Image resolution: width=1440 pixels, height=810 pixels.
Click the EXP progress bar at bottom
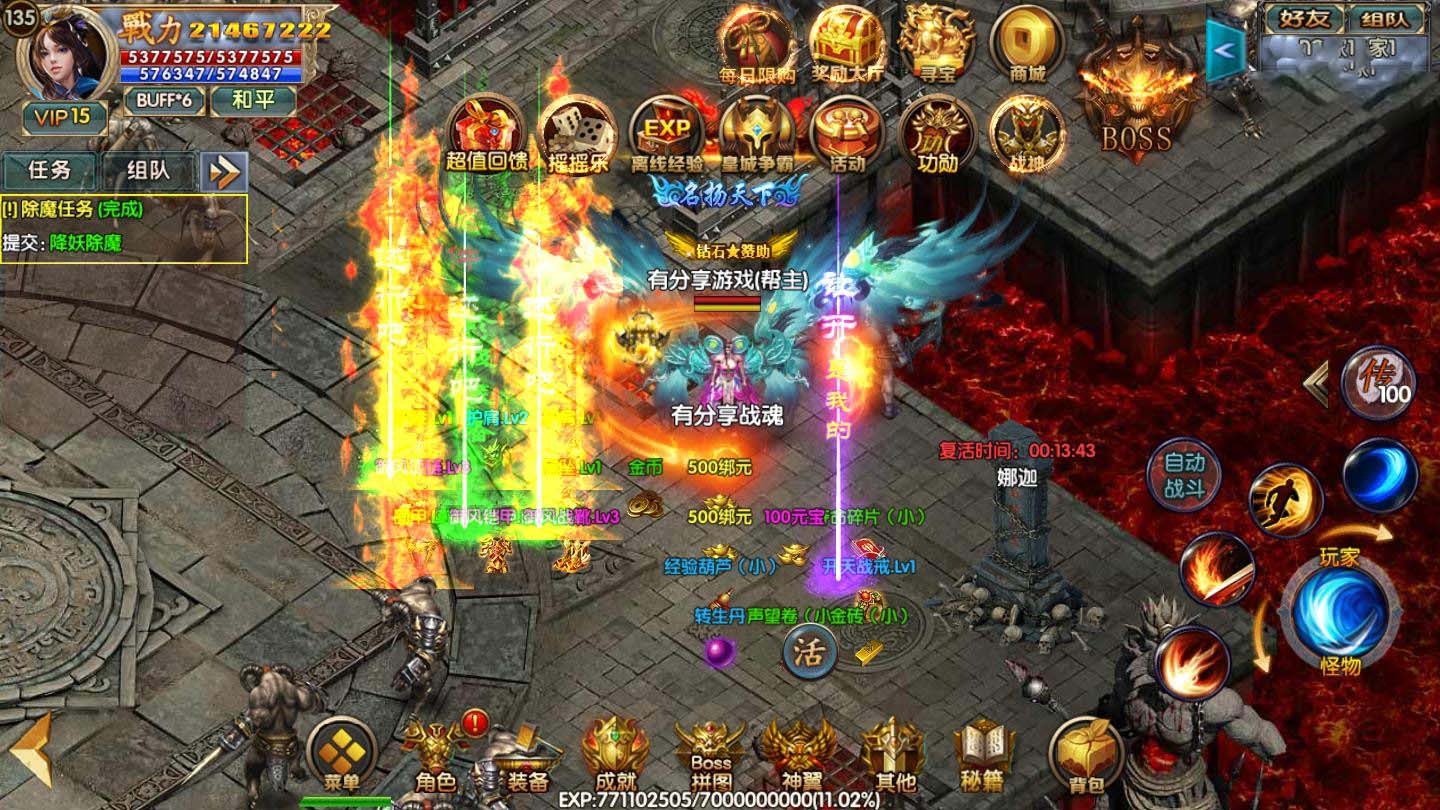pos(720,798)
